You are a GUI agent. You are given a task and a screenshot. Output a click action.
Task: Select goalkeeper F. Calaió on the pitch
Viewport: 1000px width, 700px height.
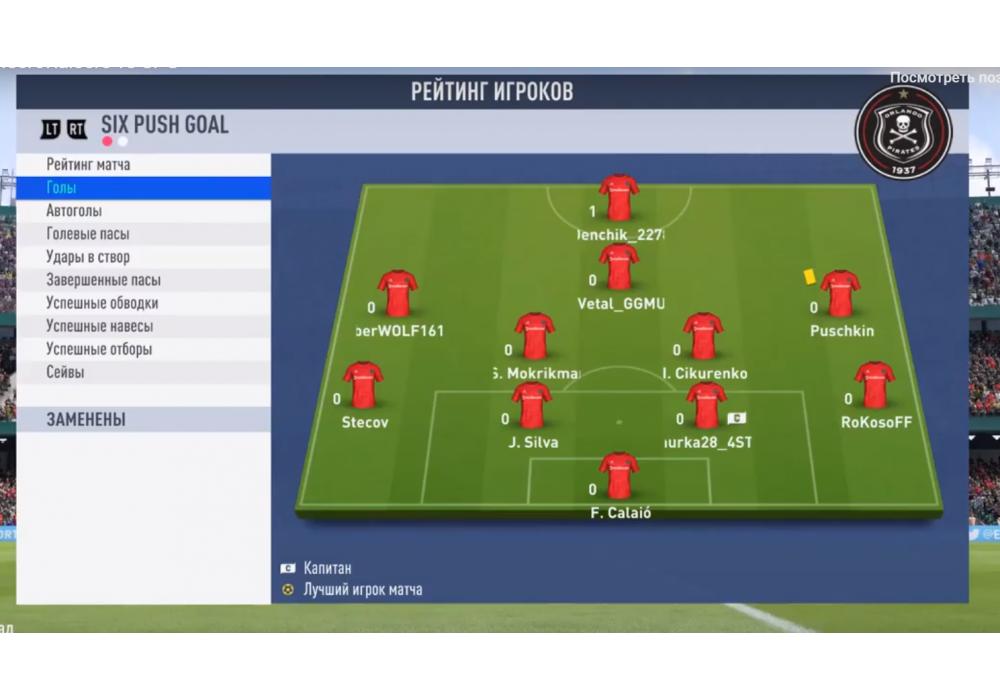(619, 477)
